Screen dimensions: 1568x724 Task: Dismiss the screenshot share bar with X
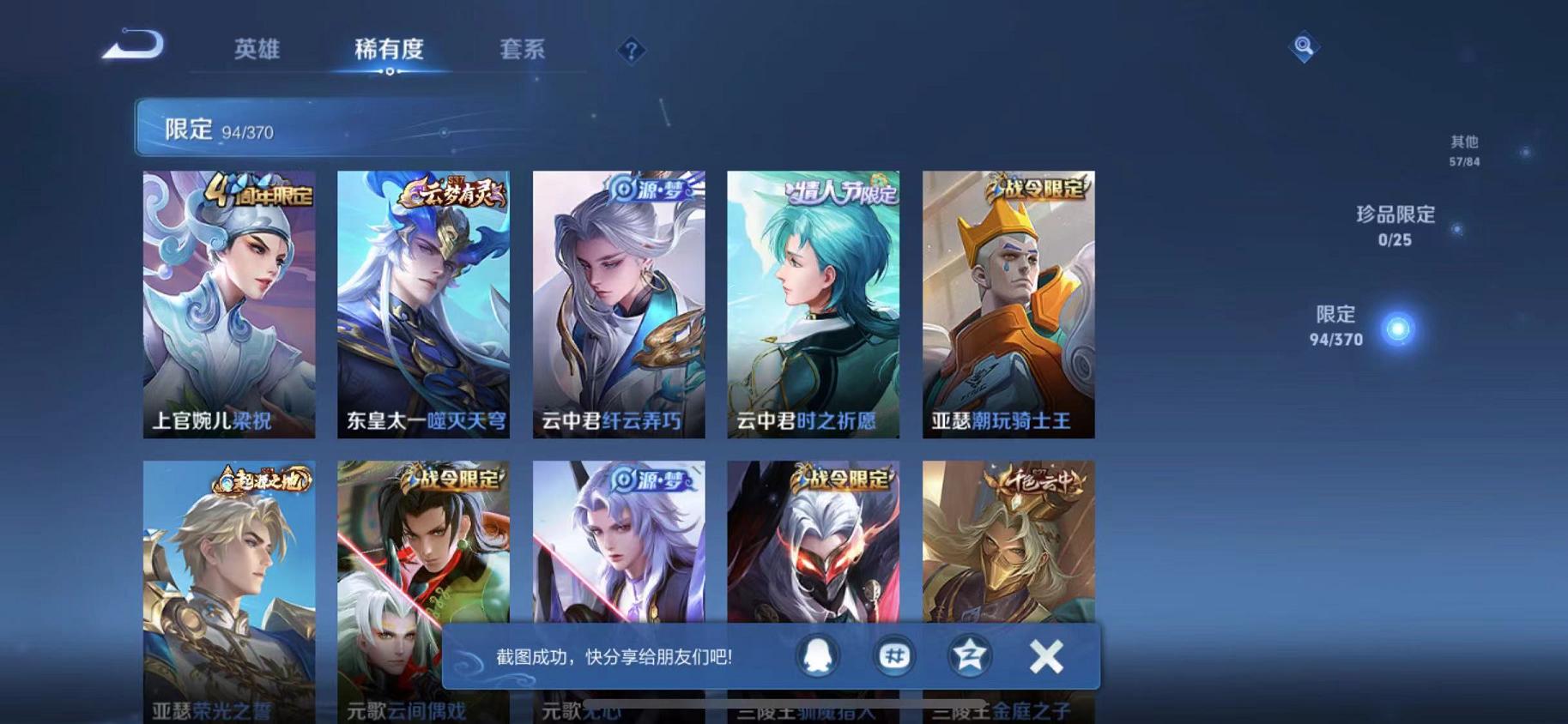(1046, 655)
